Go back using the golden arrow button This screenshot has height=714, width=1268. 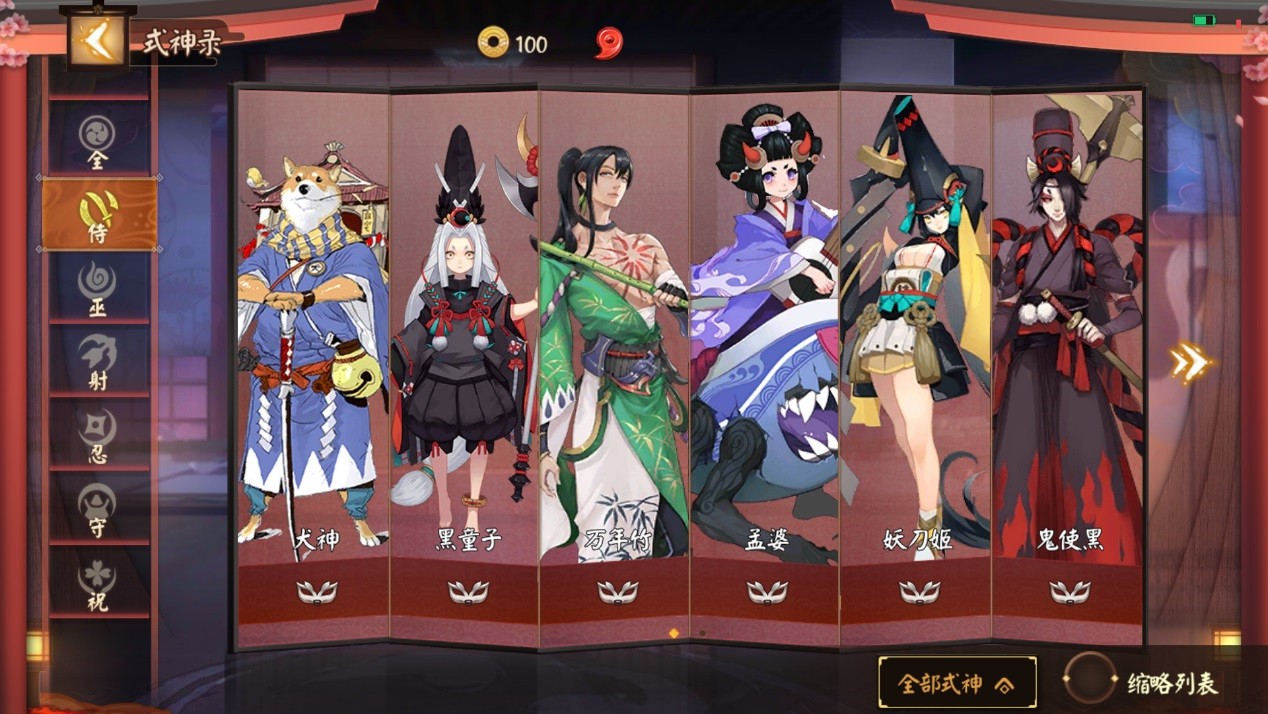click(x=96, y=41)
